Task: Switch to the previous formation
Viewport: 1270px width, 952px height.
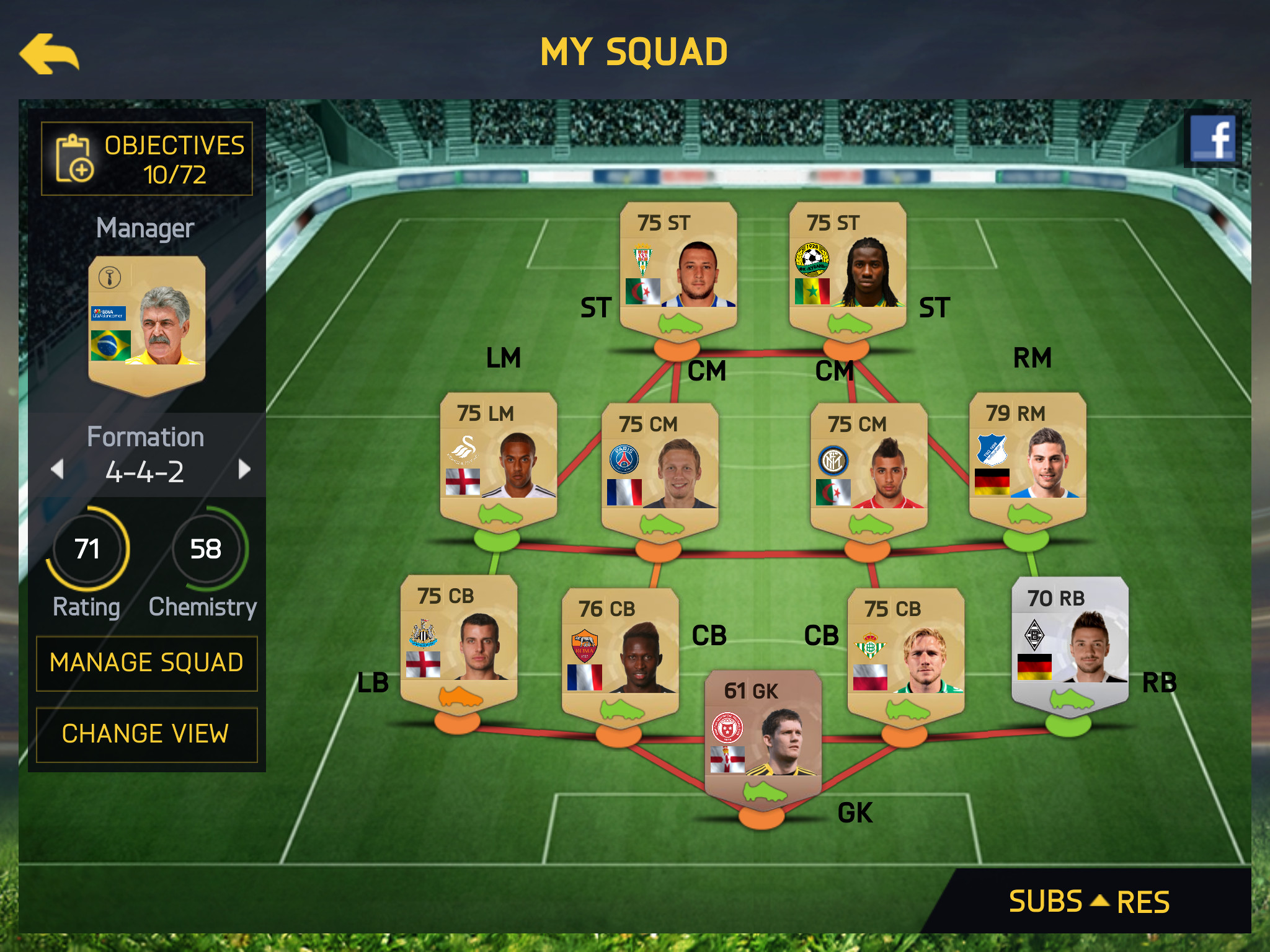Action: (x=58, y=469)
